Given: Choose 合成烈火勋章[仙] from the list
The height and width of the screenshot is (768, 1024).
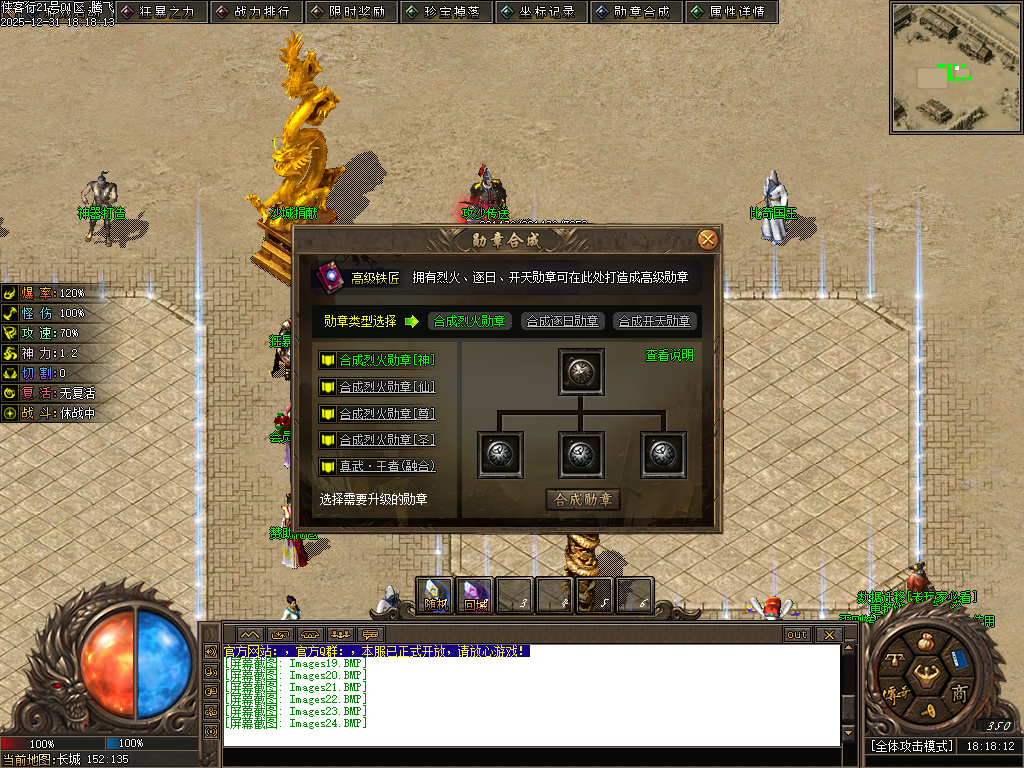Looking at the screenshot, I should (x=386, y=387).
